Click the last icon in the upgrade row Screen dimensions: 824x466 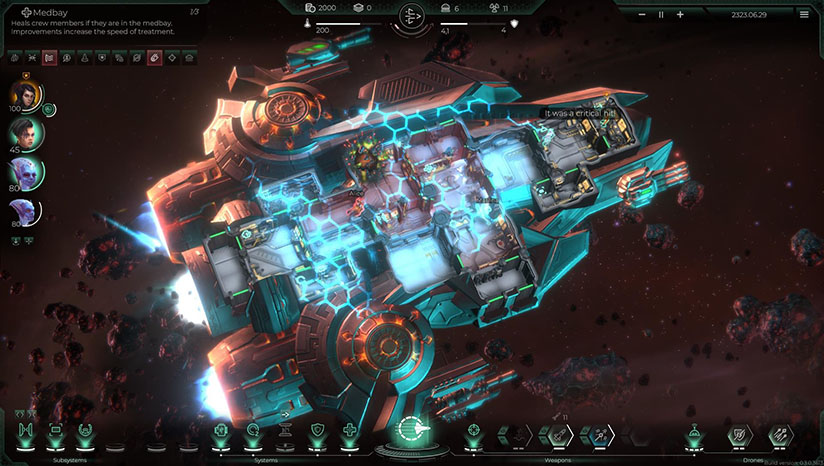coord(189,58)
